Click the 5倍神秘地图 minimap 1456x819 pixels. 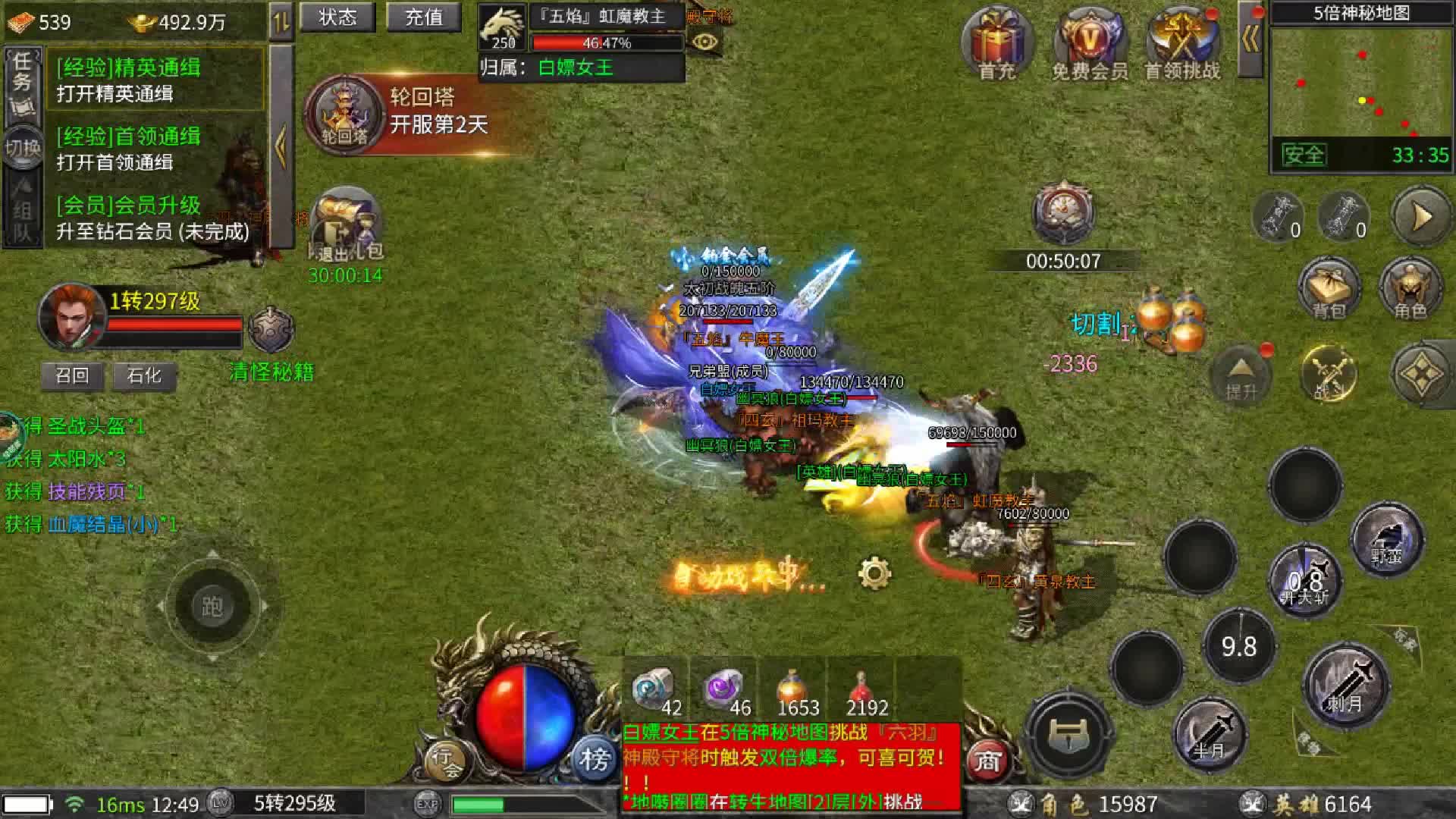[1360, 83]
